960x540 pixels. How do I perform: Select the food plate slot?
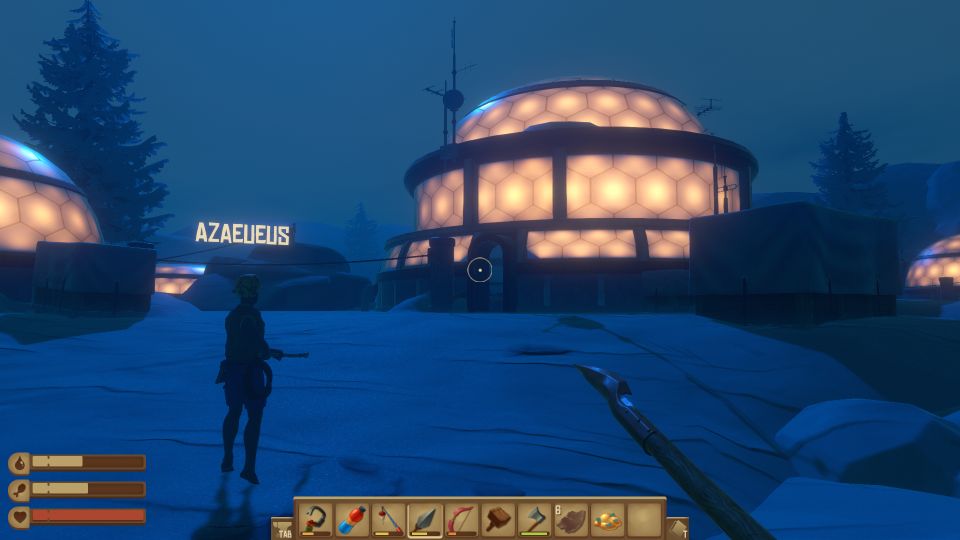pos(607,519)
